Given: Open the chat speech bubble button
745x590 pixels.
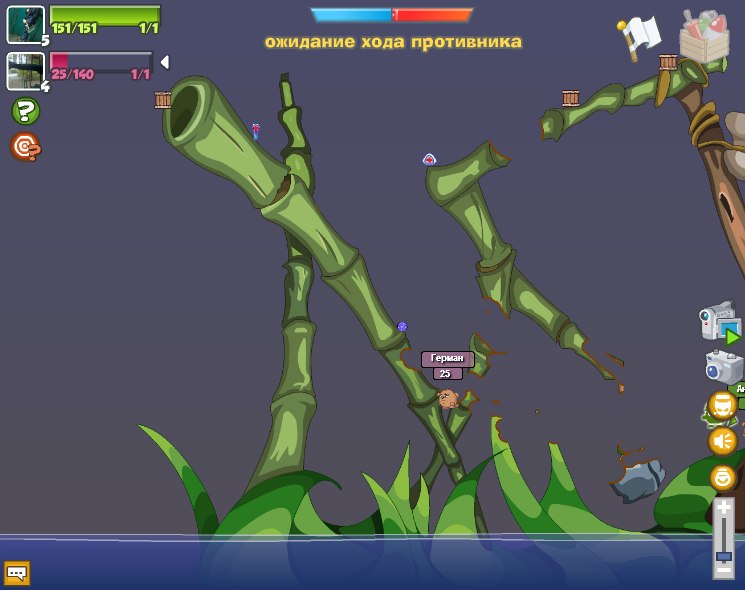Looking at the screenshot, I should tap(17, 573).
